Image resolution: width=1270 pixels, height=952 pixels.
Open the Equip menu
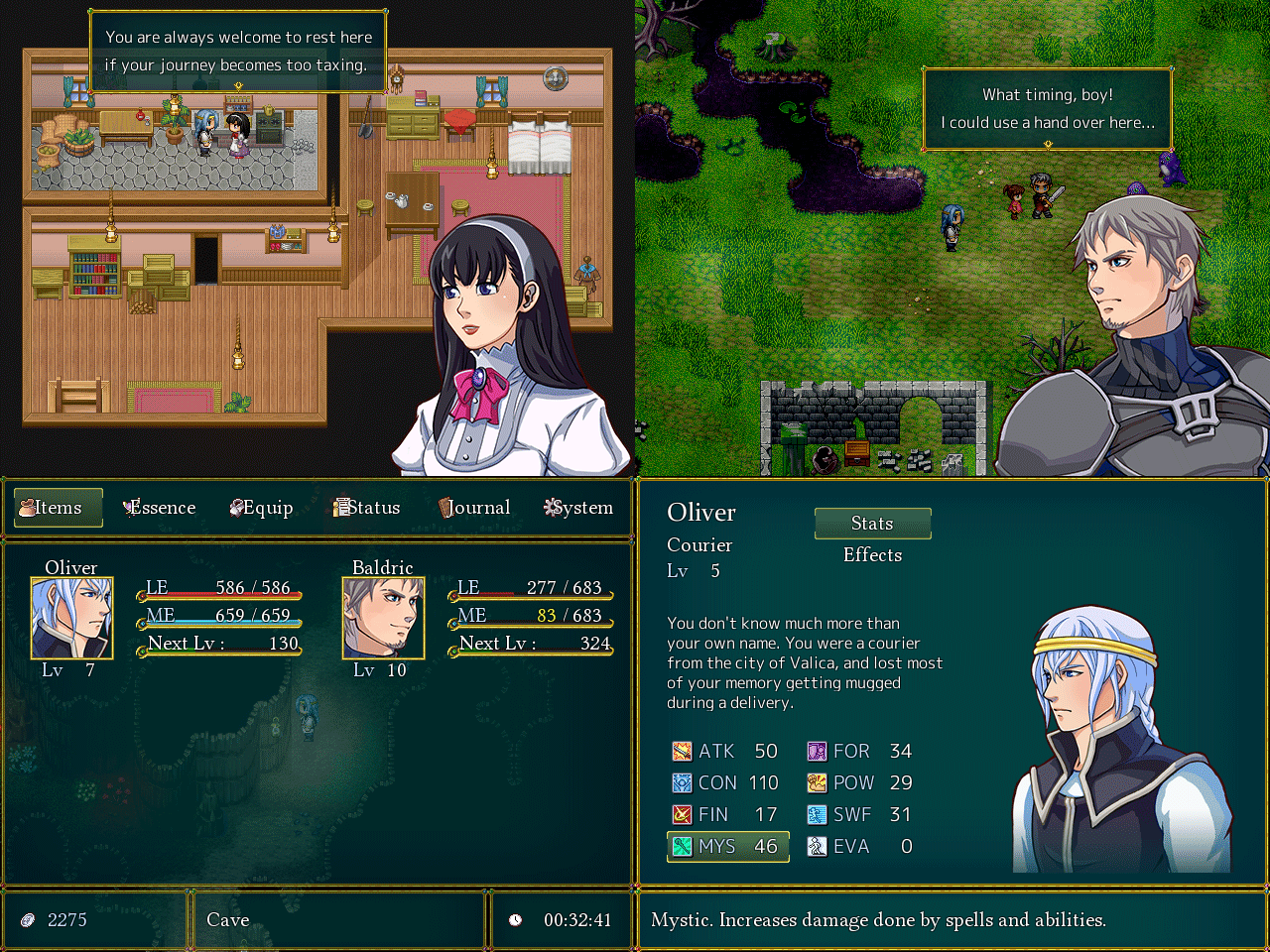tap(262, 508)
